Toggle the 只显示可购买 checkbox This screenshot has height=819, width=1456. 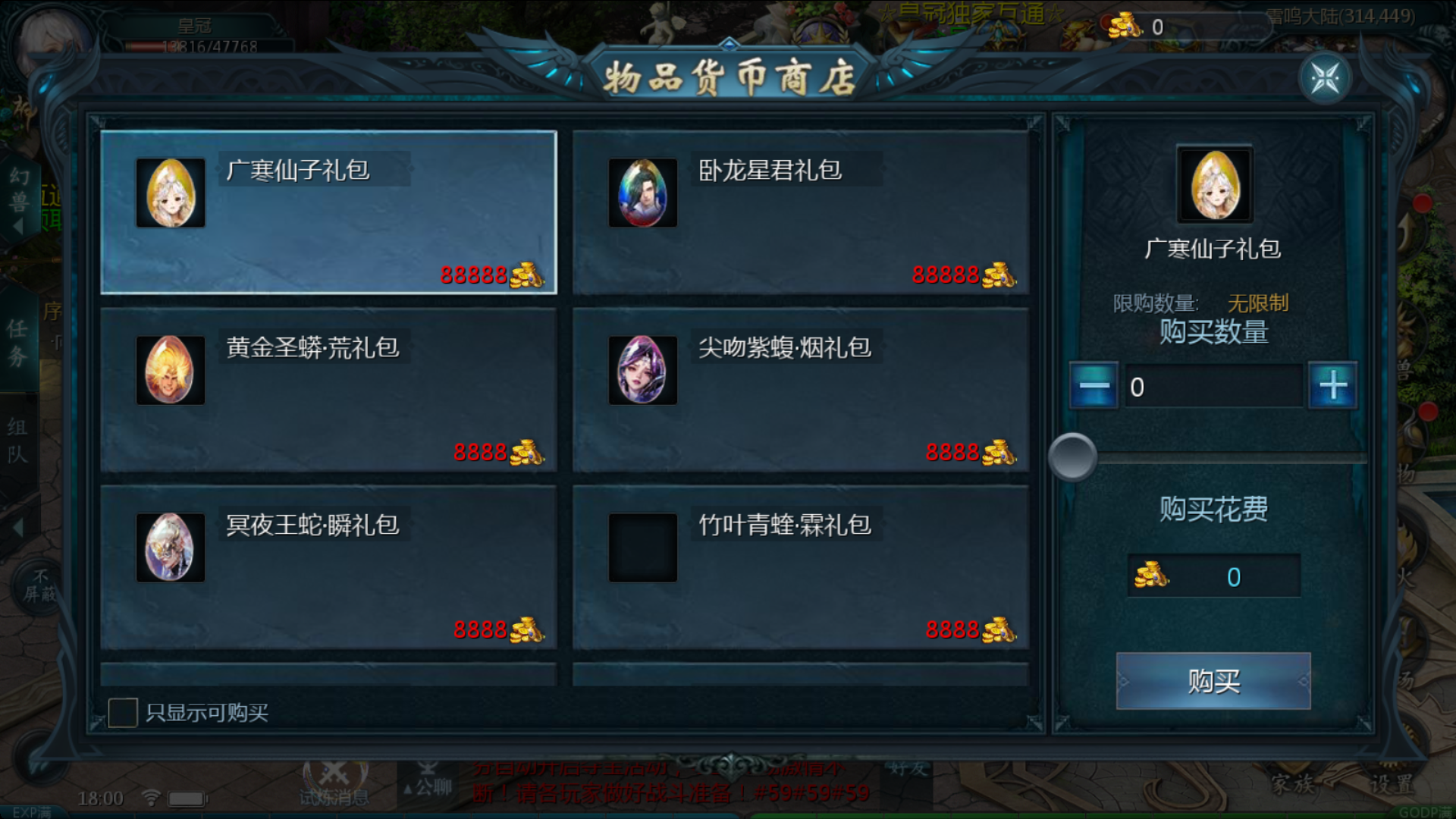point(123,713)
